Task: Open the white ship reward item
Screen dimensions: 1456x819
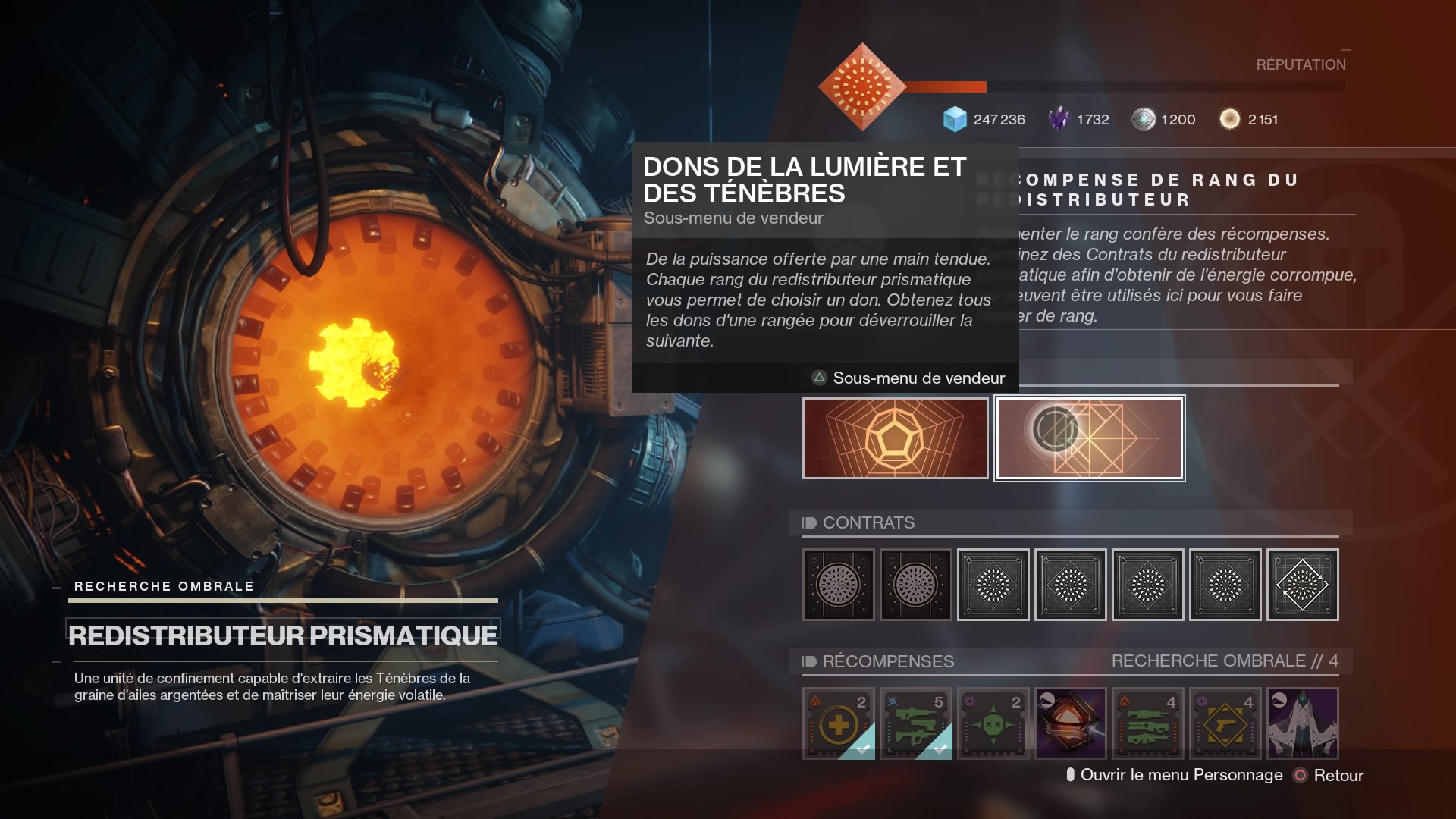Action: (x=1302, y=724)
